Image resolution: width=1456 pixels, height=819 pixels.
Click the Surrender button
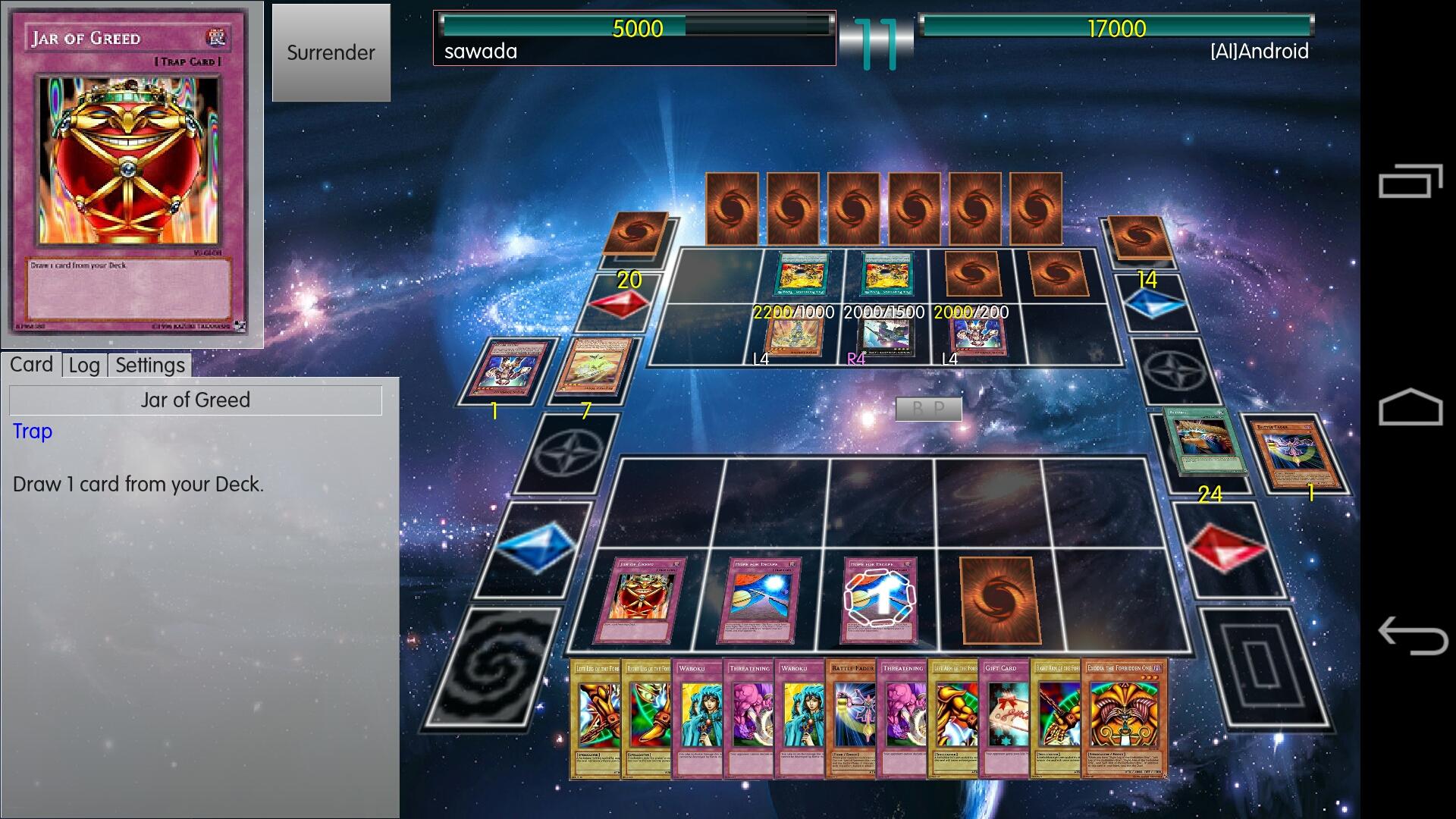pos(331,52)
